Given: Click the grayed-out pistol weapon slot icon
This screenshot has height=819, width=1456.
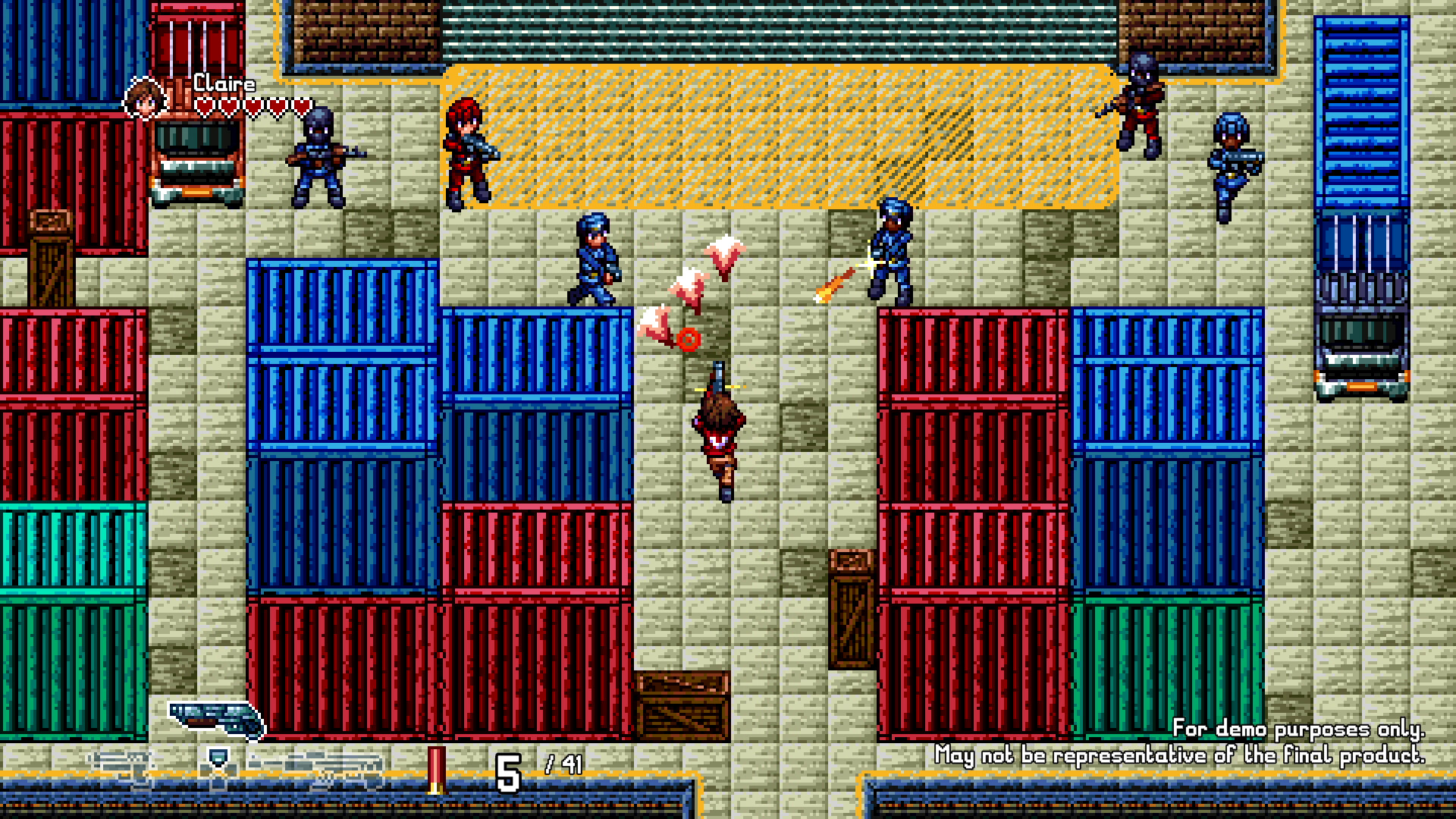Looking at the screenshot, I should point(121,761).
